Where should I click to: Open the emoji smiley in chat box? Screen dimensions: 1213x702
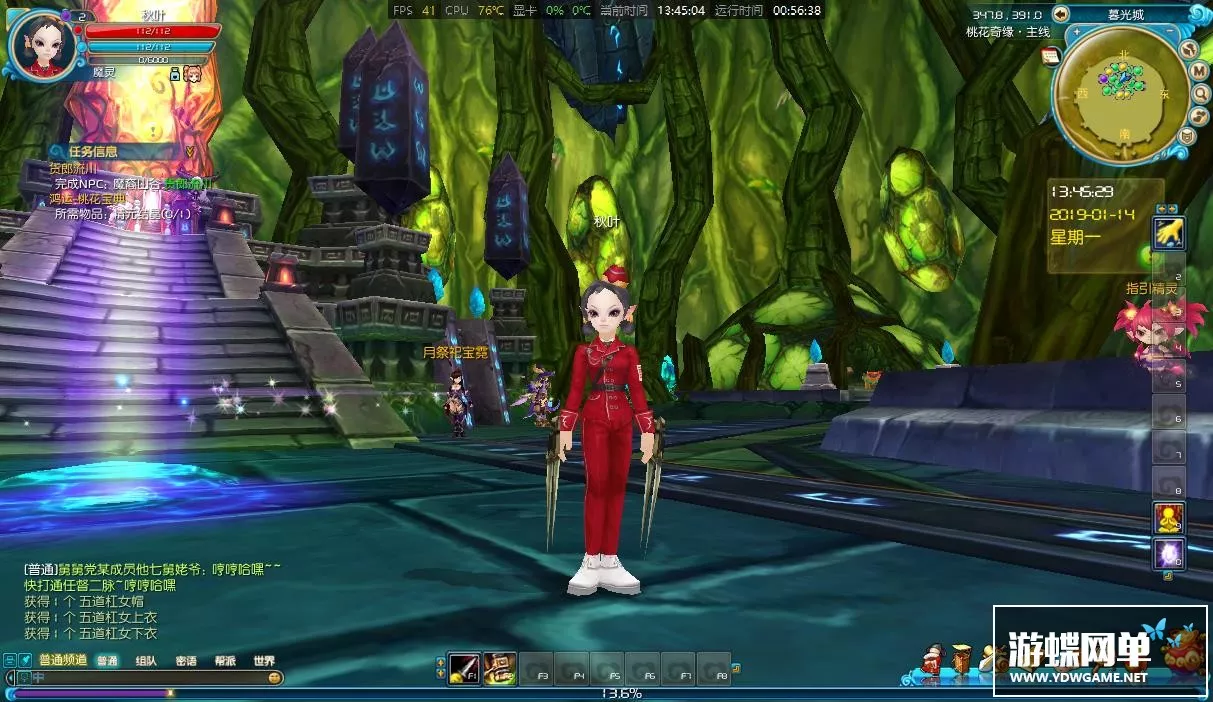(x=274, y=678)
